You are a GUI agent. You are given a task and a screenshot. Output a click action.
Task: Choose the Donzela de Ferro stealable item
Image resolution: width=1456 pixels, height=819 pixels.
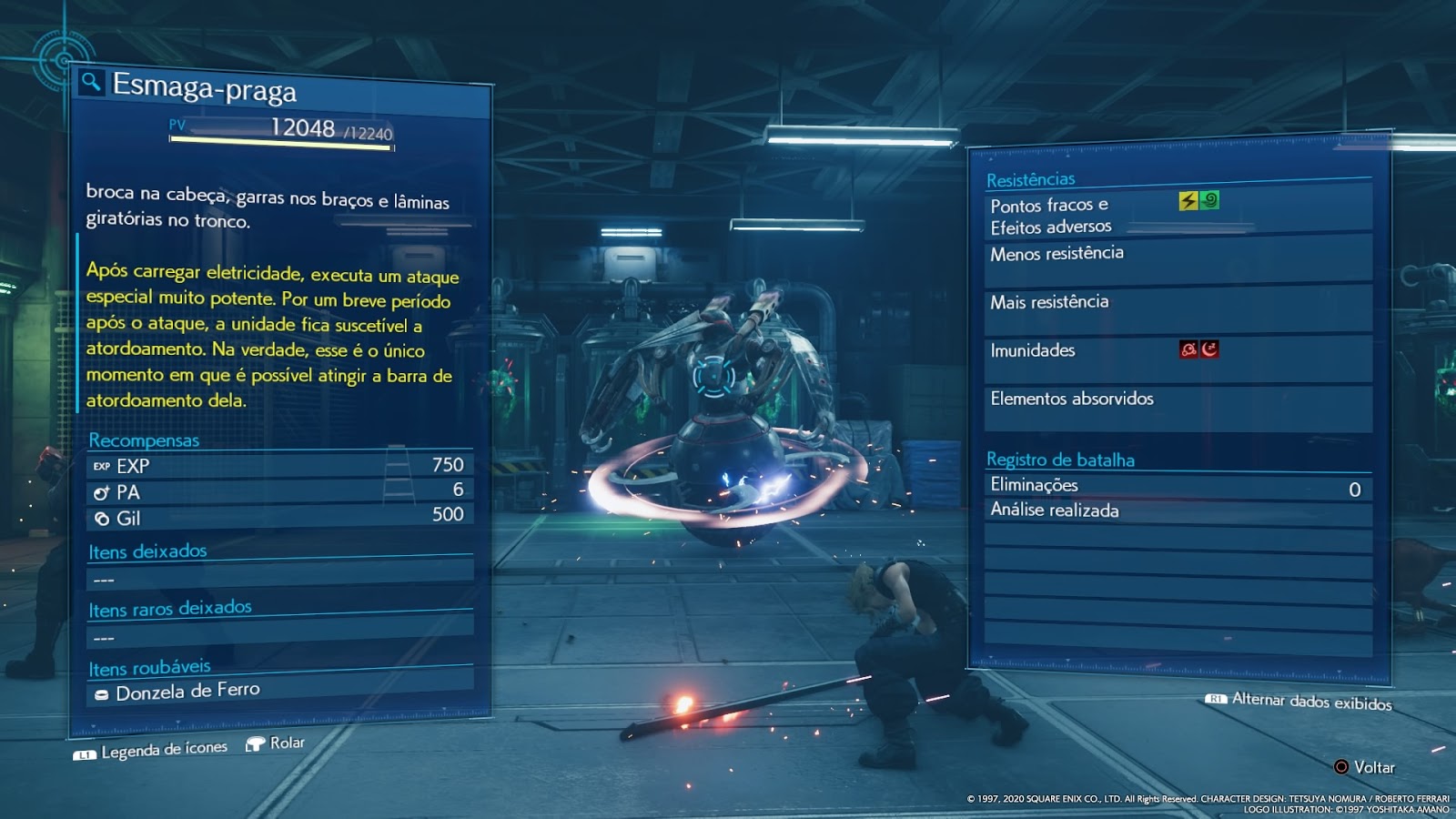187,692
